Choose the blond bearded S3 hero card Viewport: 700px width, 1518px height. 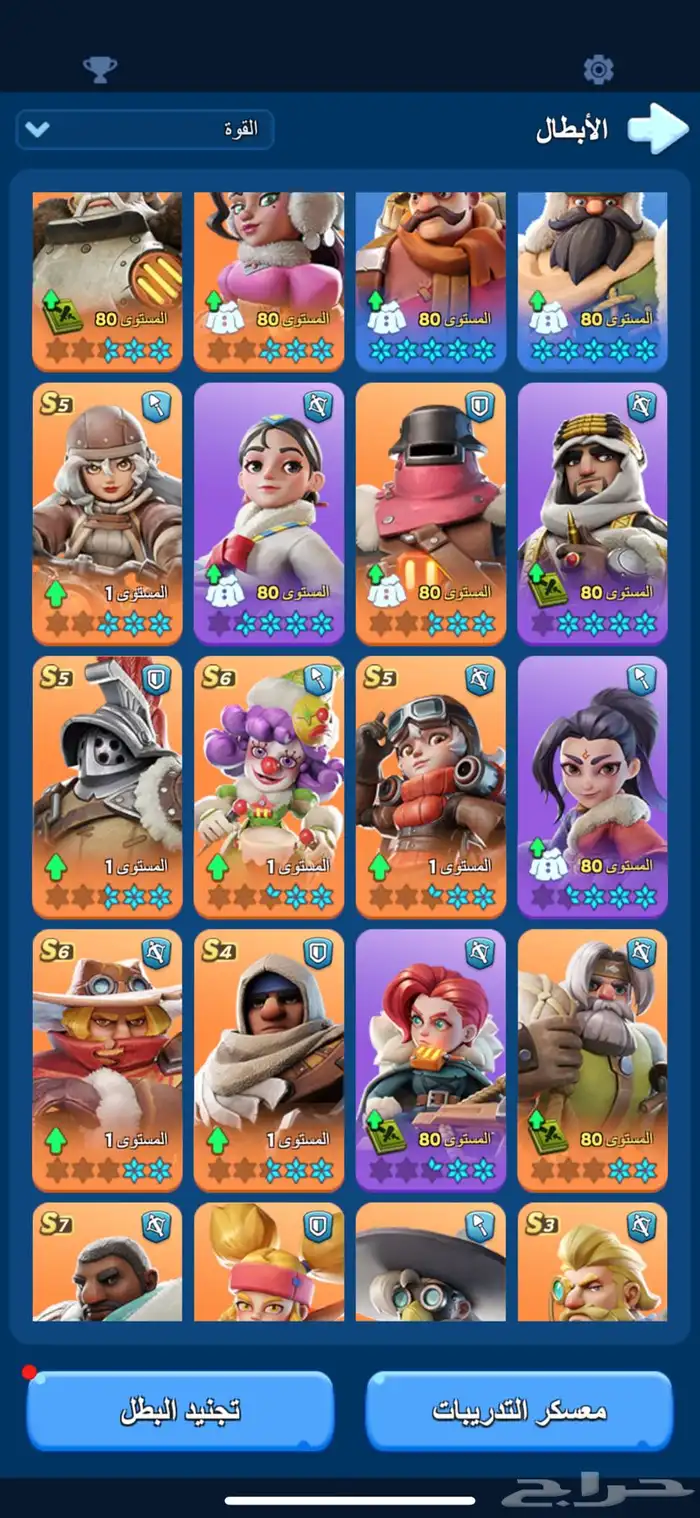tap(593, 1262)
